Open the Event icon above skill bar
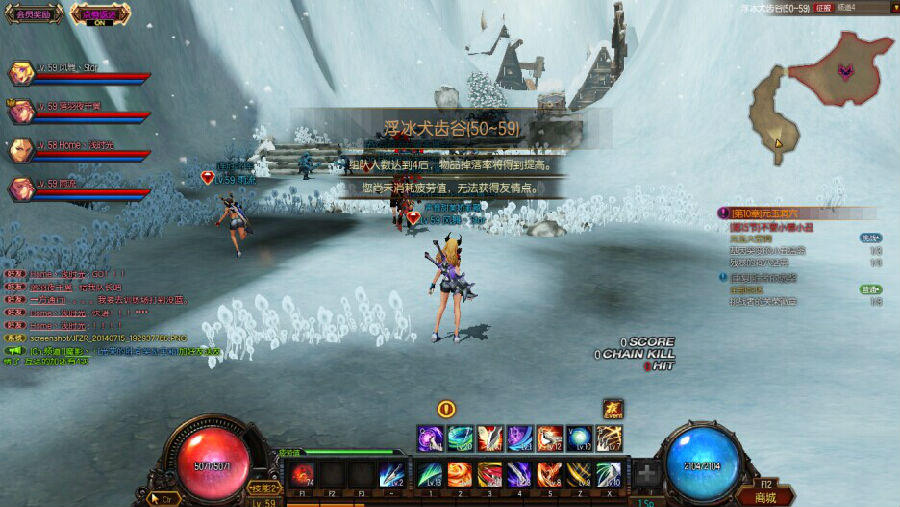Screen dimensions: 900x507 pos(612,408)
